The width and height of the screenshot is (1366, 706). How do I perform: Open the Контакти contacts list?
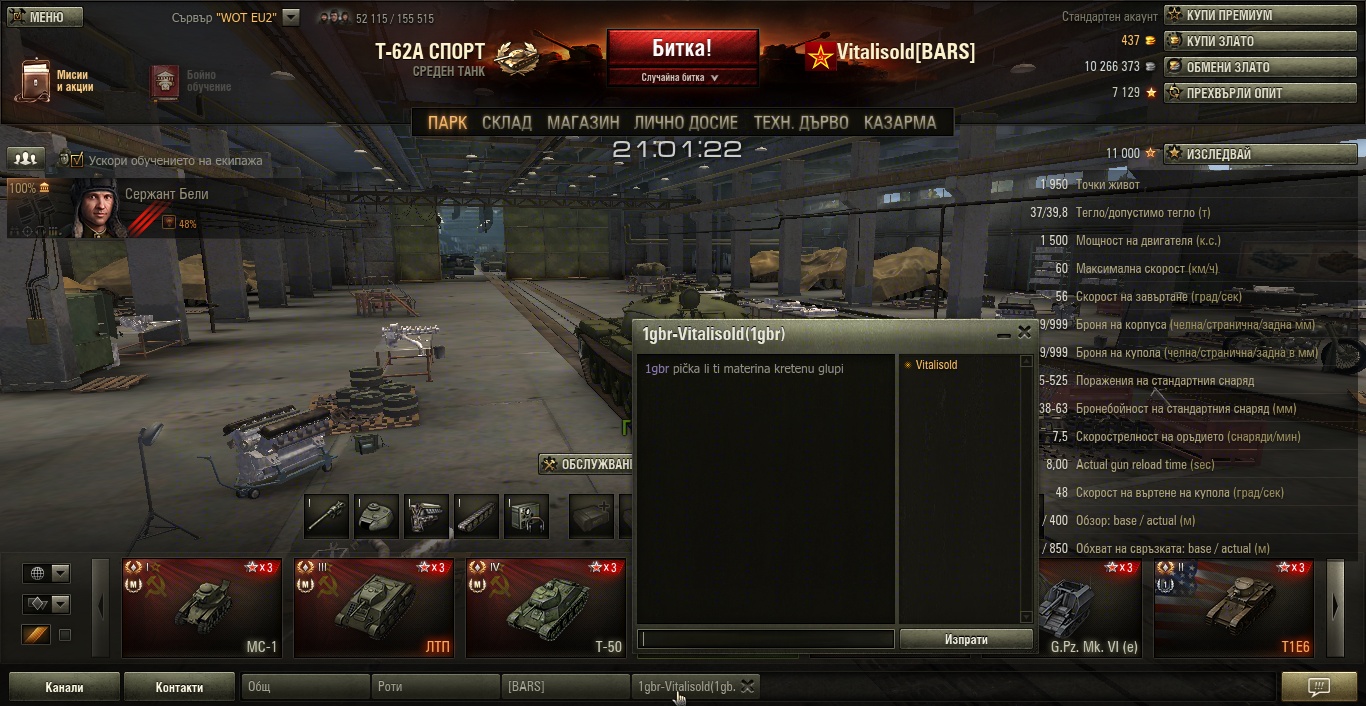tap(179, 687)
